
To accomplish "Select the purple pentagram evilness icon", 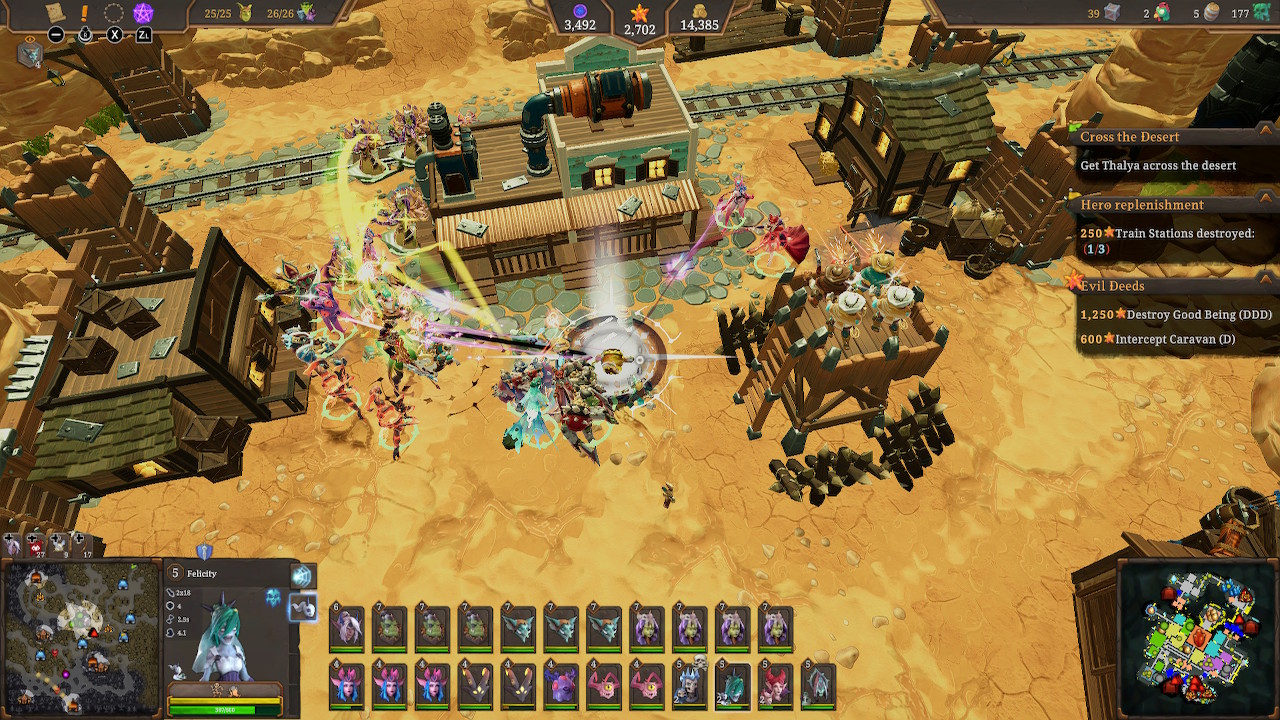I will [x=144, y=11].
